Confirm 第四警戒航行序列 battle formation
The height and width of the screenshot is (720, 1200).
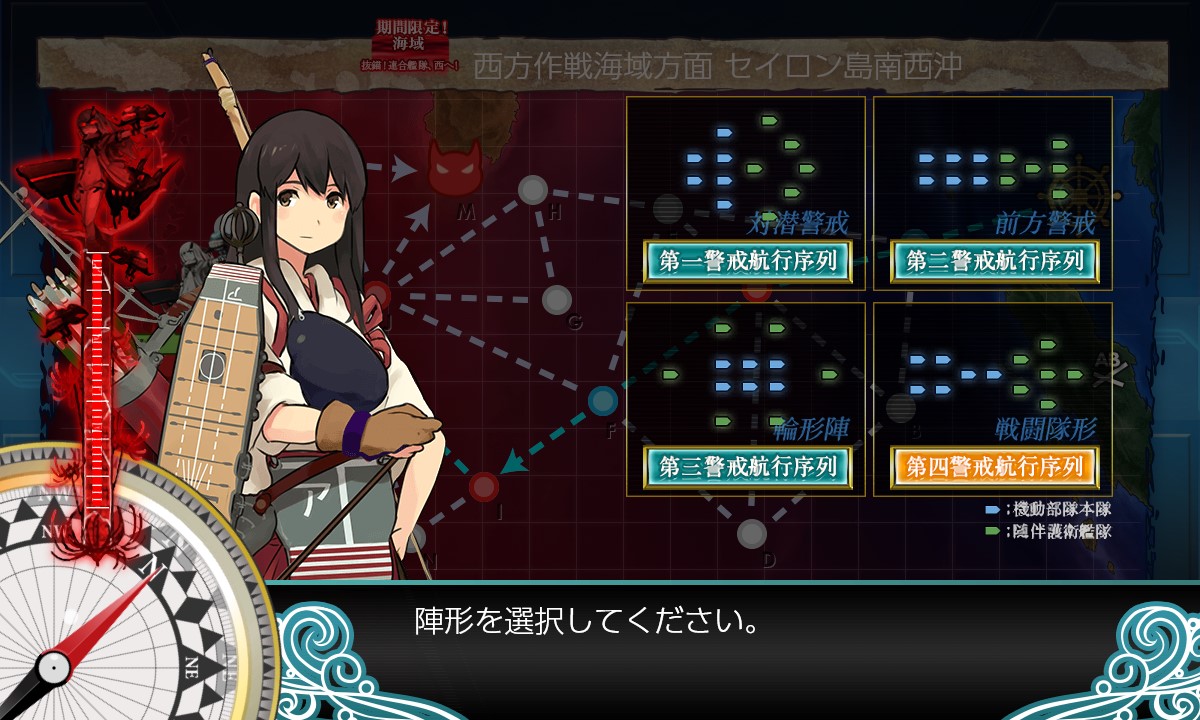point(994,467)
